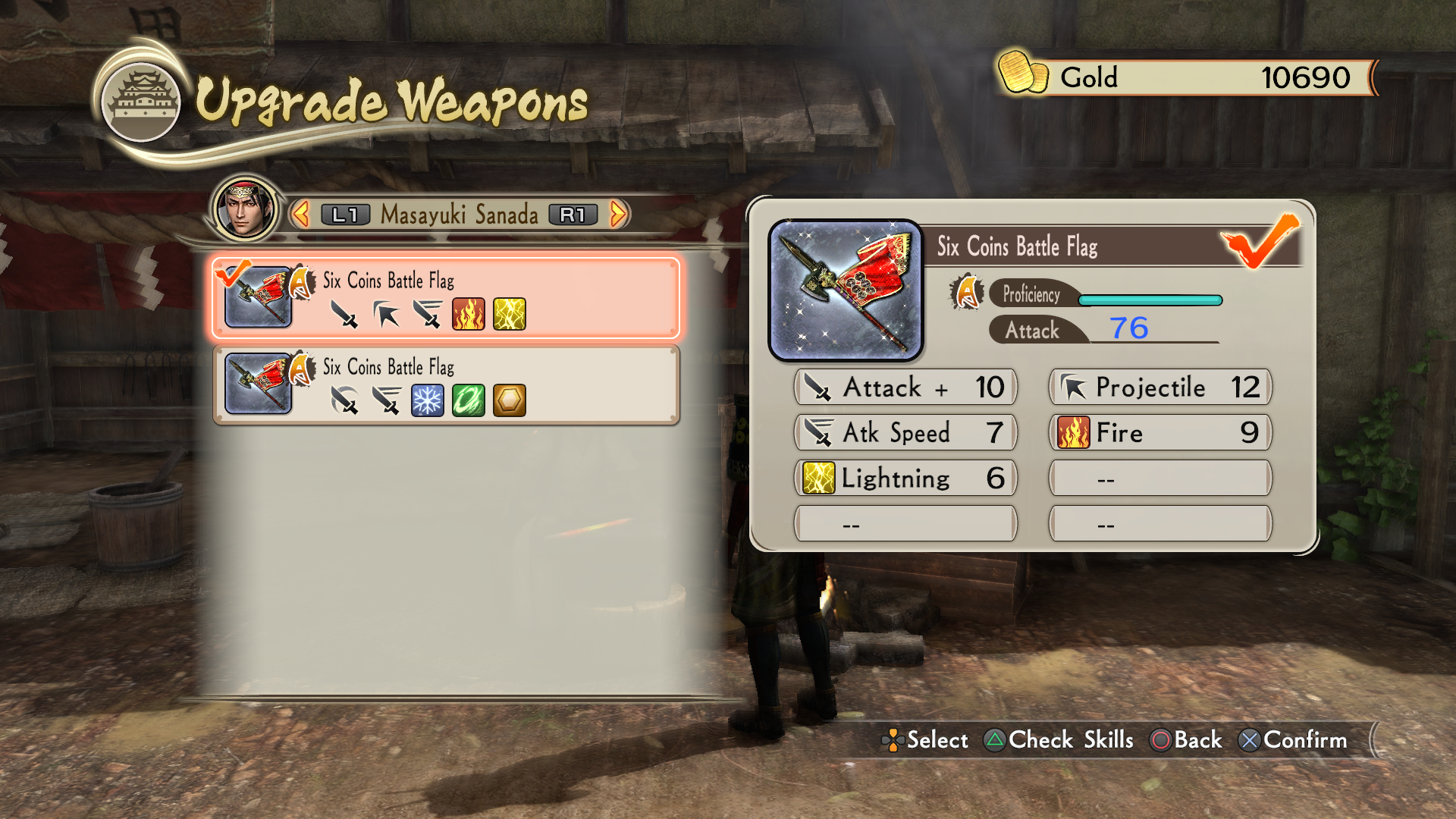Select the Projectile arrow icon in the detail panel
The height and width of the screenshot is (819, 1456).
[1072, 388]
